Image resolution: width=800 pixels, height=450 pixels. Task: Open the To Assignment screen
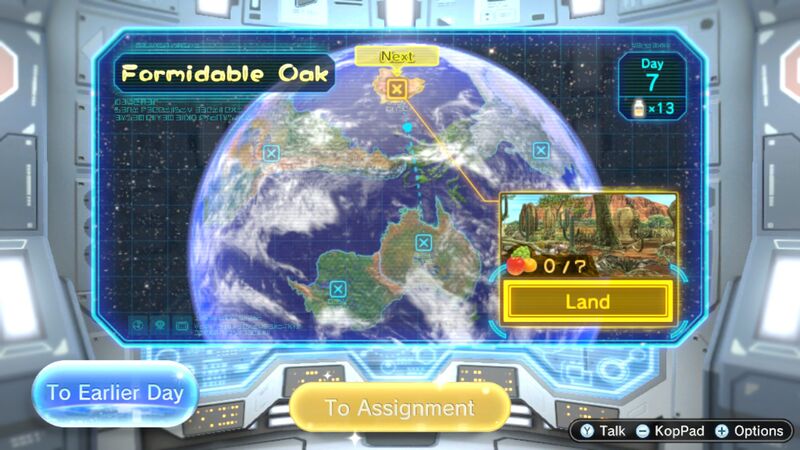[399, 408]
